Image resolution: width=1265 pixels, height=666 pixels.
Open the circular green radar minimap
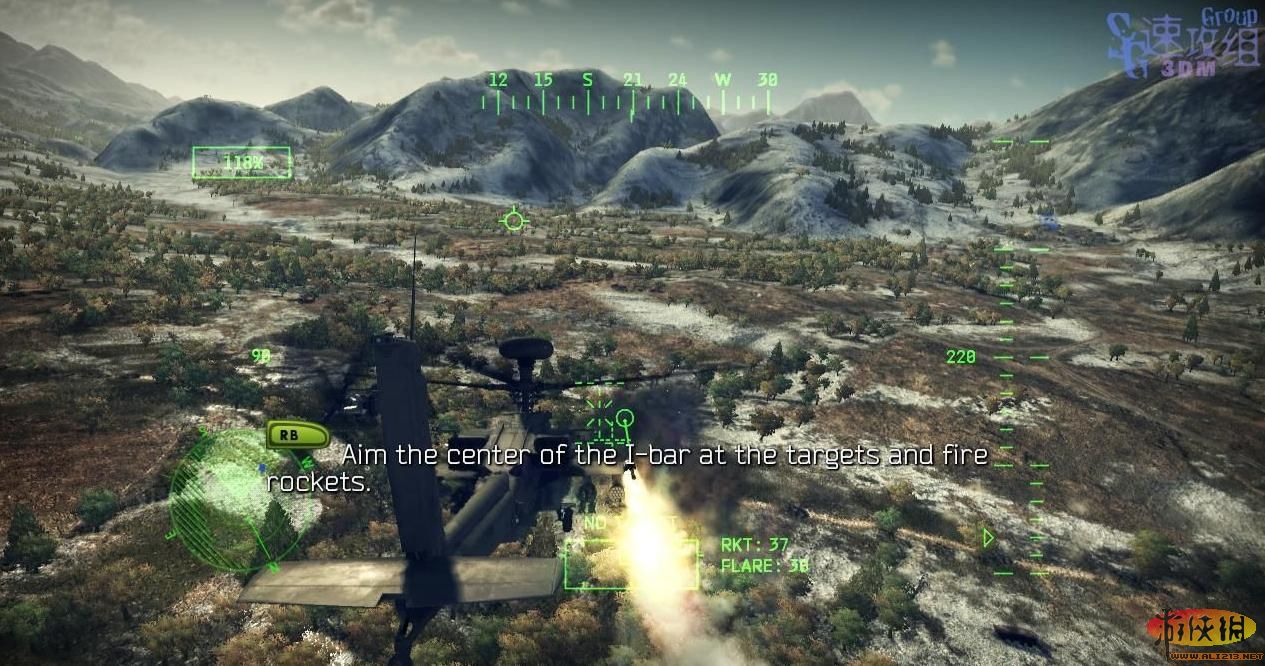(236, 499)
